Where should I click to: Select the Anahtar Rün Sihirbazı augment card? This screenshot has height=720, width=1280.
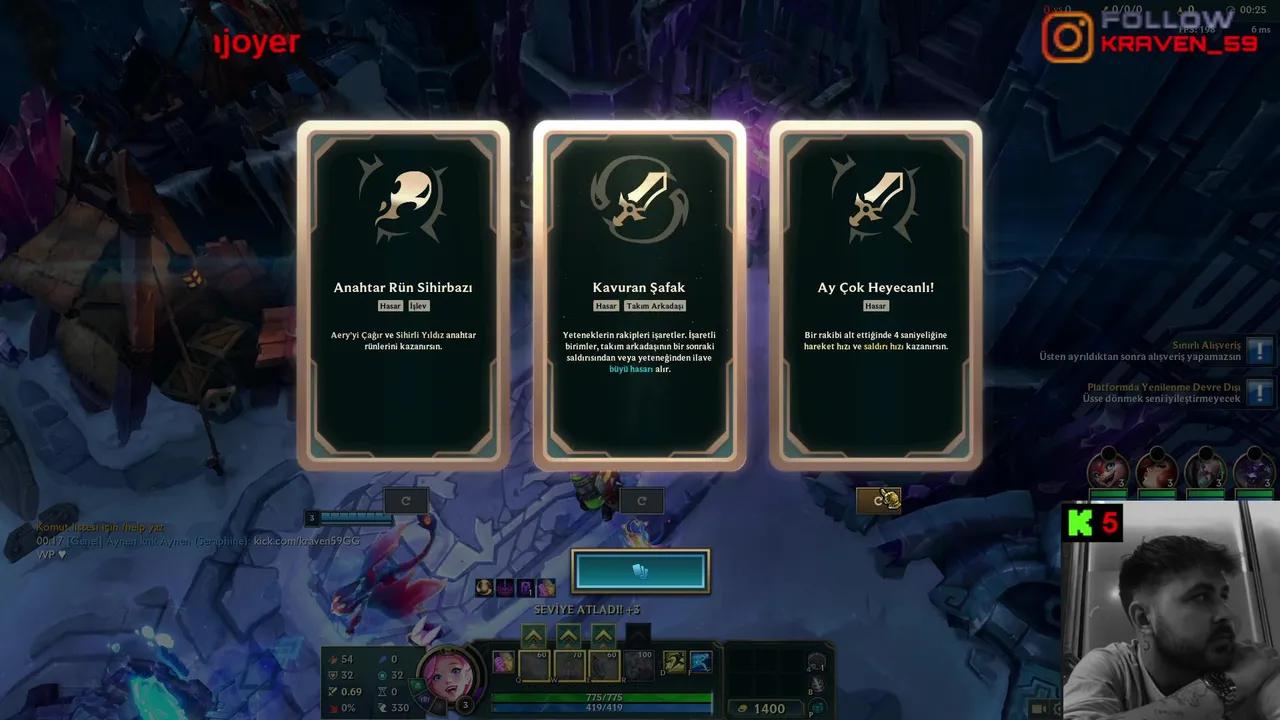405,295
